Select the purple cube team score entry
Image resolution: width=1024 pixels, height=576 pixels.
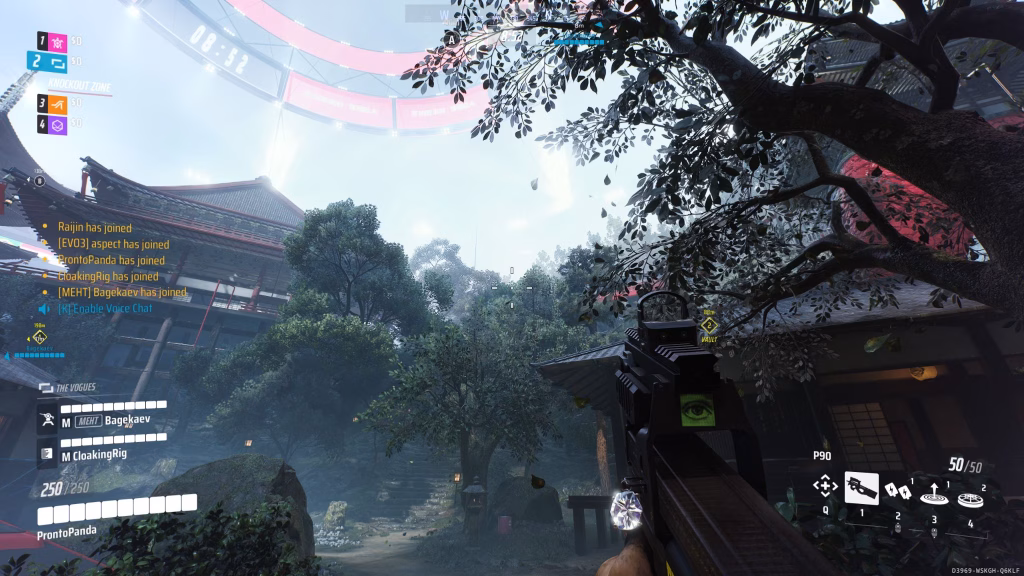coord(58,124)
